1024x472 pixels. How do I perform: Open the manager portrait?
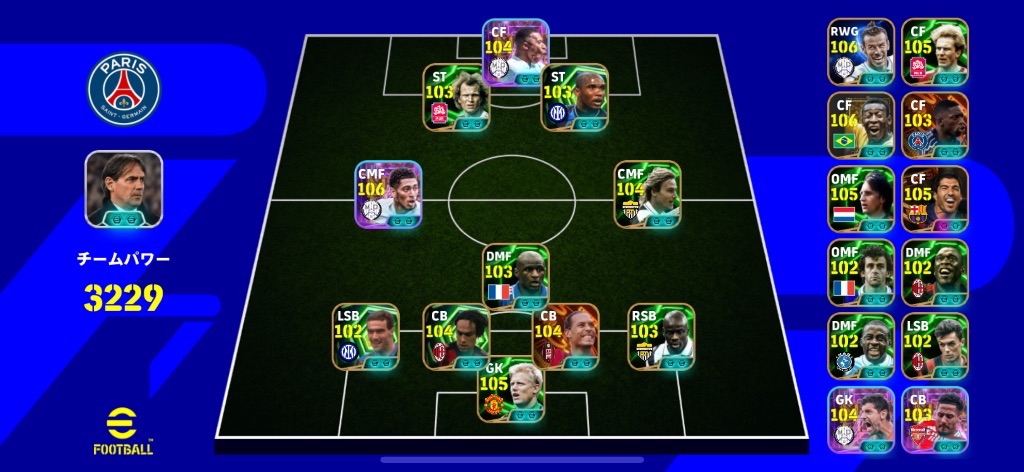coord(124,187)
